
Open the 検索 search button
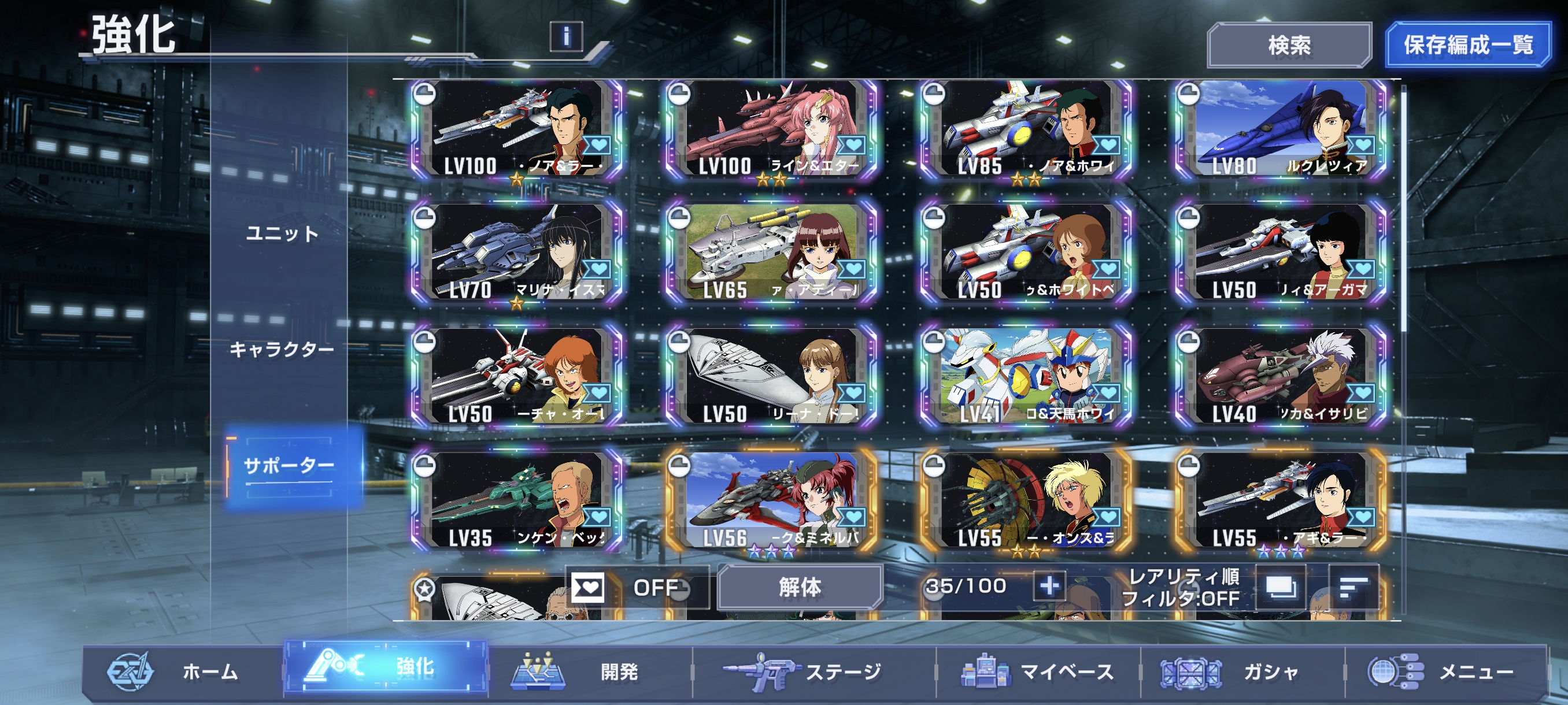click(1289, 45)
